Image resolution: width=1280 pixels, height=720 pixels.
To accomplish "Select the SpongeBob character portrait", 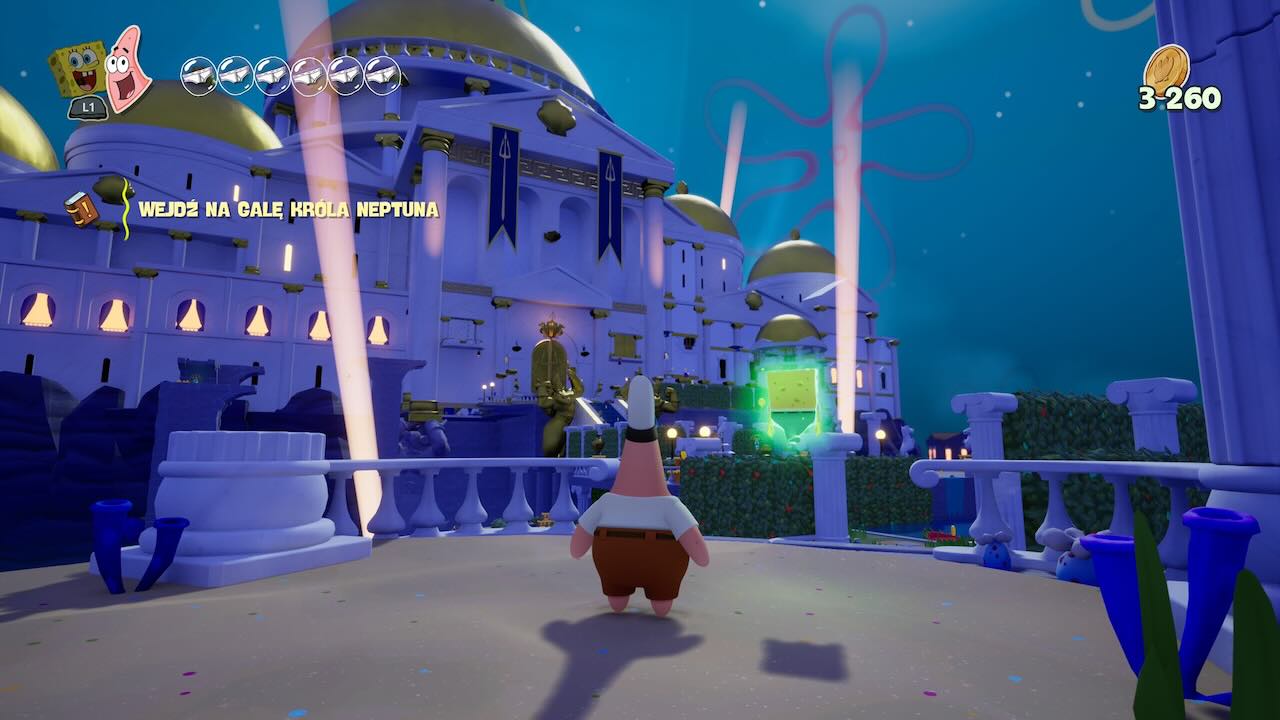I will [x=78, y=69].
